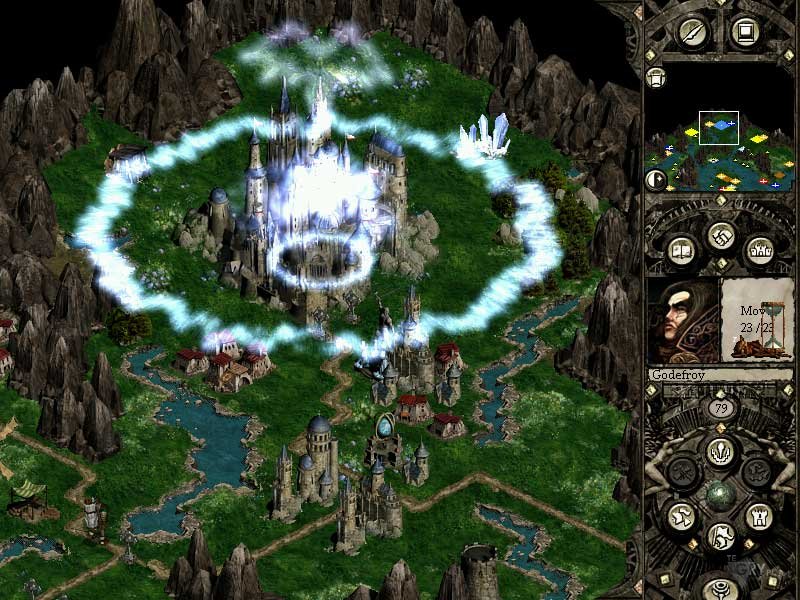Click the tower icon on the action wheel
The width and height of the screenshot is (800, 600).
[x=757, y=515]
